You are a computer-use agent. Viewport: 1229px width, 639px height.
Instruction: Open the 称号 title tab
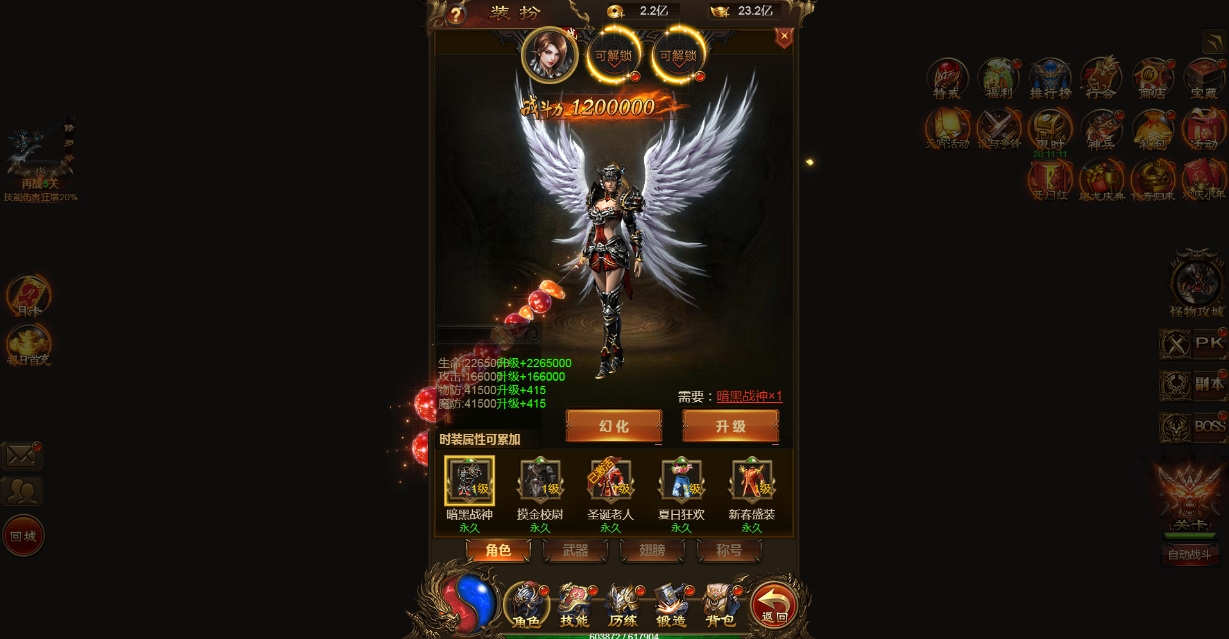click(x=729, y=551)
